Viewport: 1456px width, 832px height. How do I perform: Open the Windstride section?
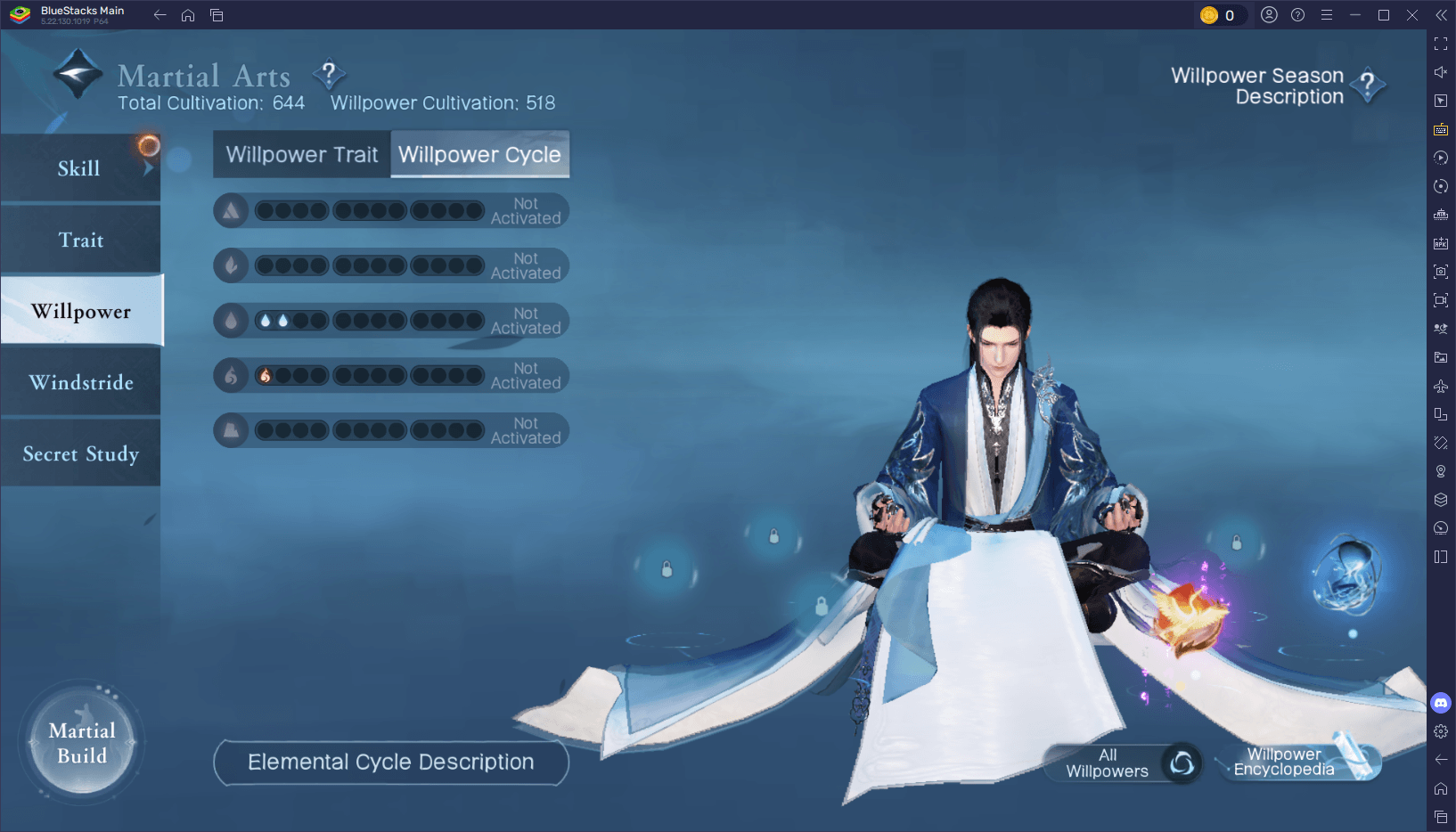[80, 382]
